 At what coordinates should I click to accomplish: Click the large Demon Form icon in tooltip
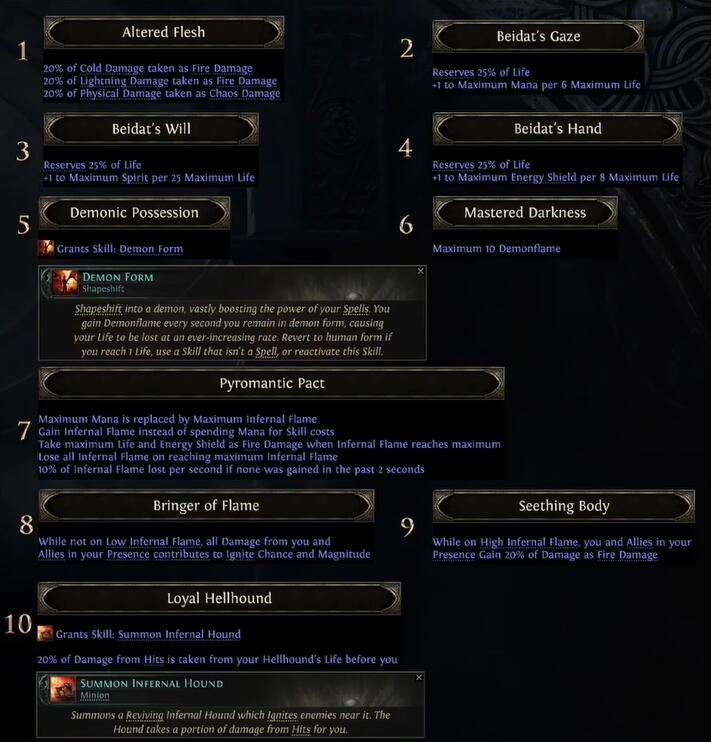(x=65, y=281)
